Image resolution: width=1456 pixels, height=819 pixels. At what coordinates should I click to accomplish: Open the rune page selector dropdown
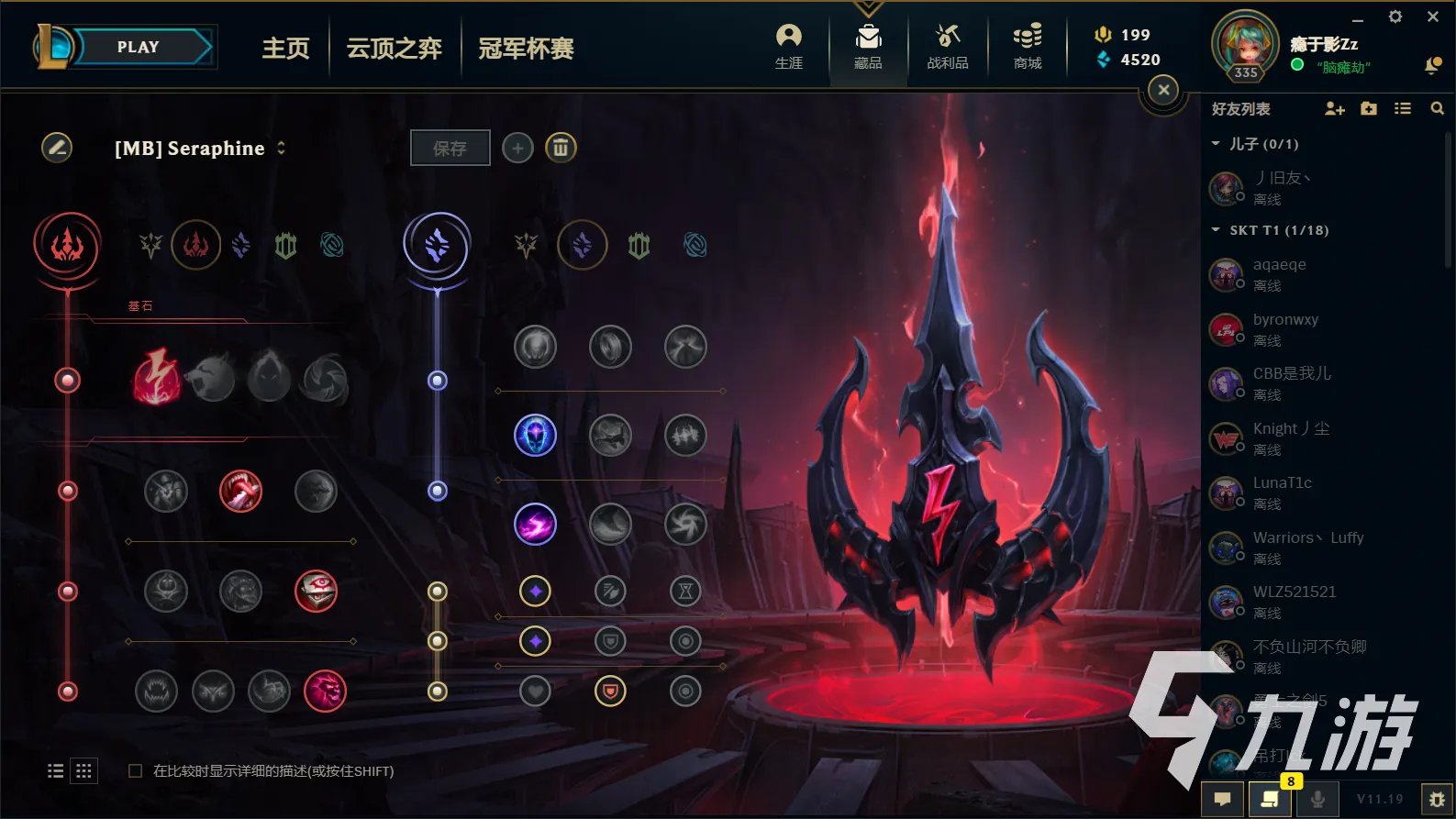coord(281,148)
